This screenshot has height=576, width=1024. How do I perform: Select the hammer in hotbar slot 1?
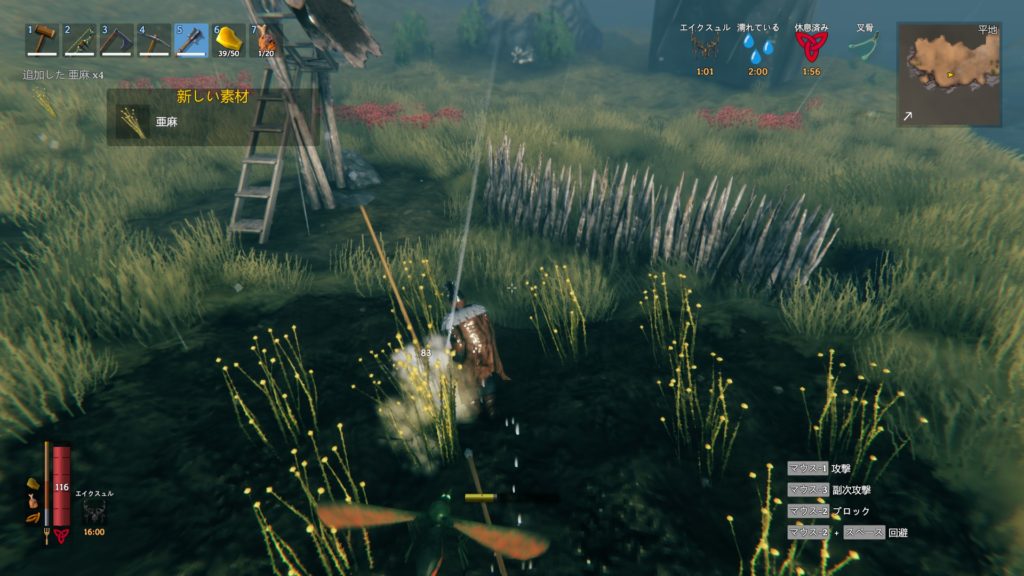click(43, 41)
